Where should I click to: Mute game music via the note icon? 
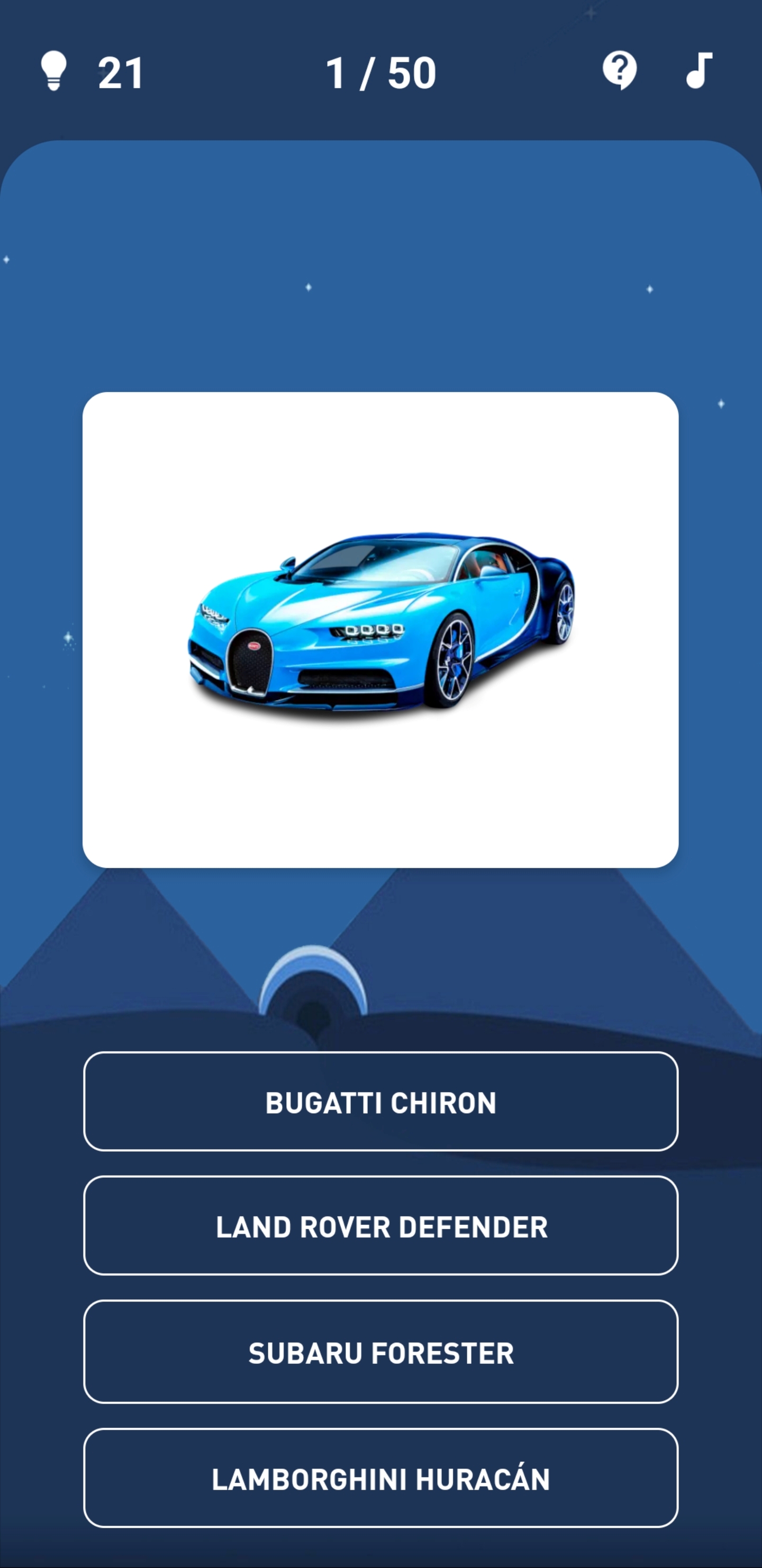(699, 69)
